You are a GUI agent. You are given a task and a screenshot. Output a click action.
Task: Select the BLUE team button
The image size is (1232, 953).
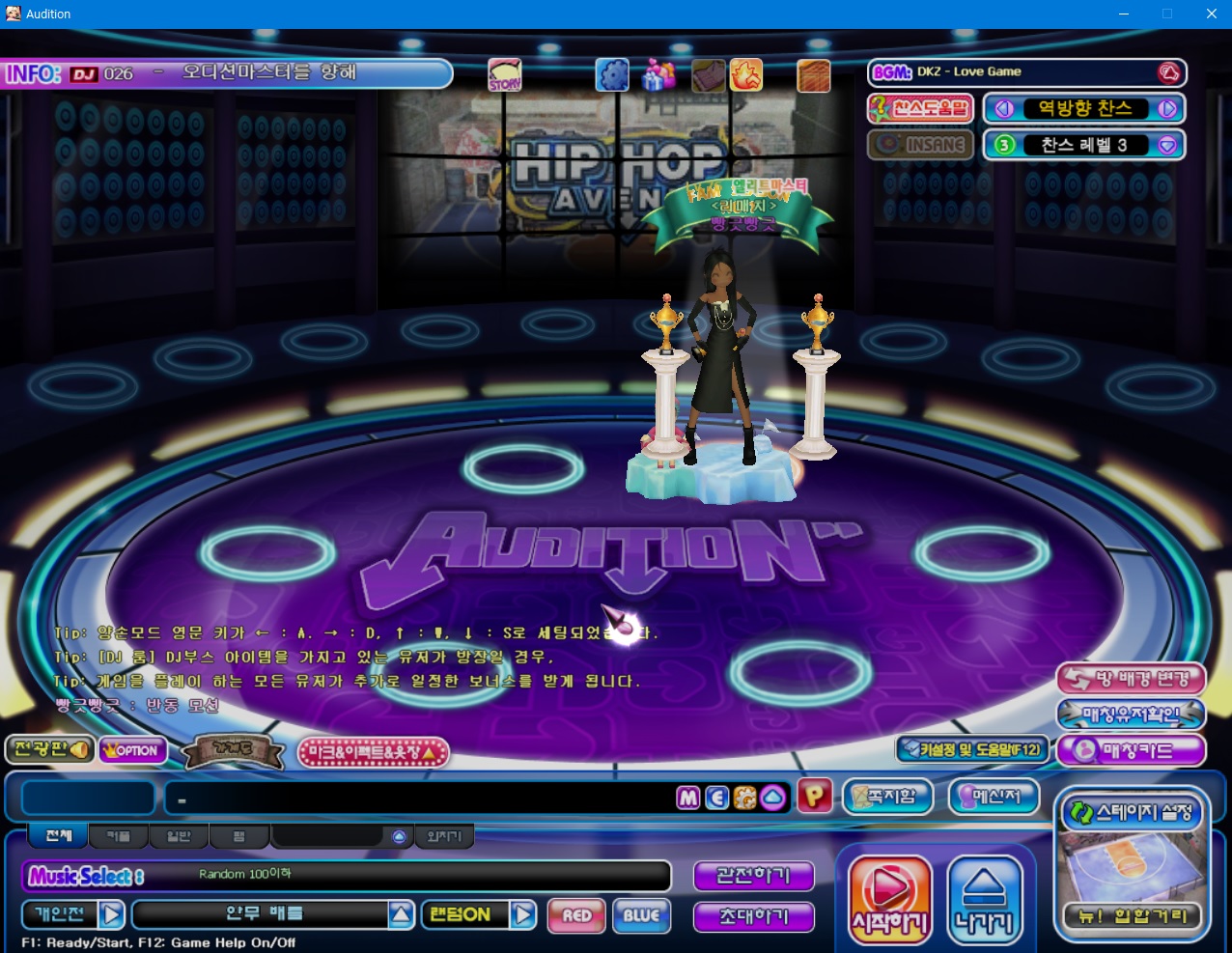pyautogui.click(x=641, y=915)
